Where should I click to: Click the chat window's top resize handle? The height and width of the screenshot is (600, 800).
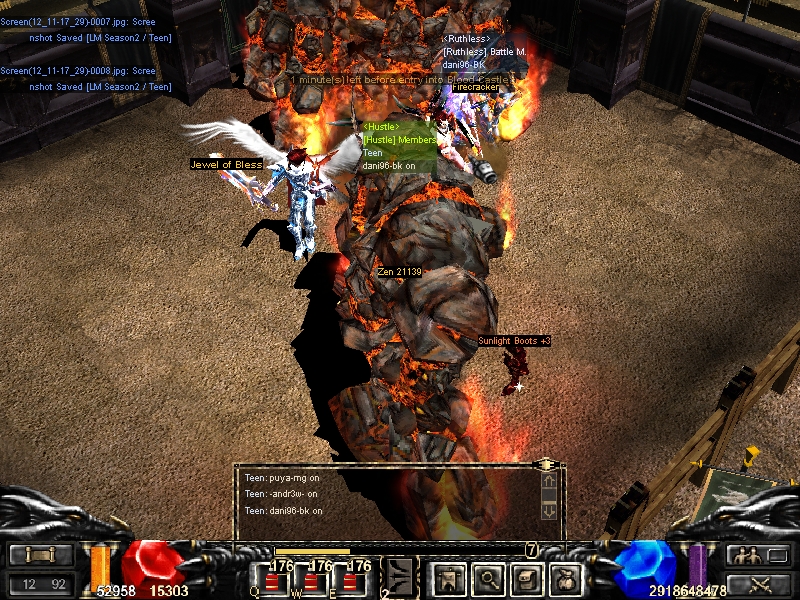[x=546, y=465]
